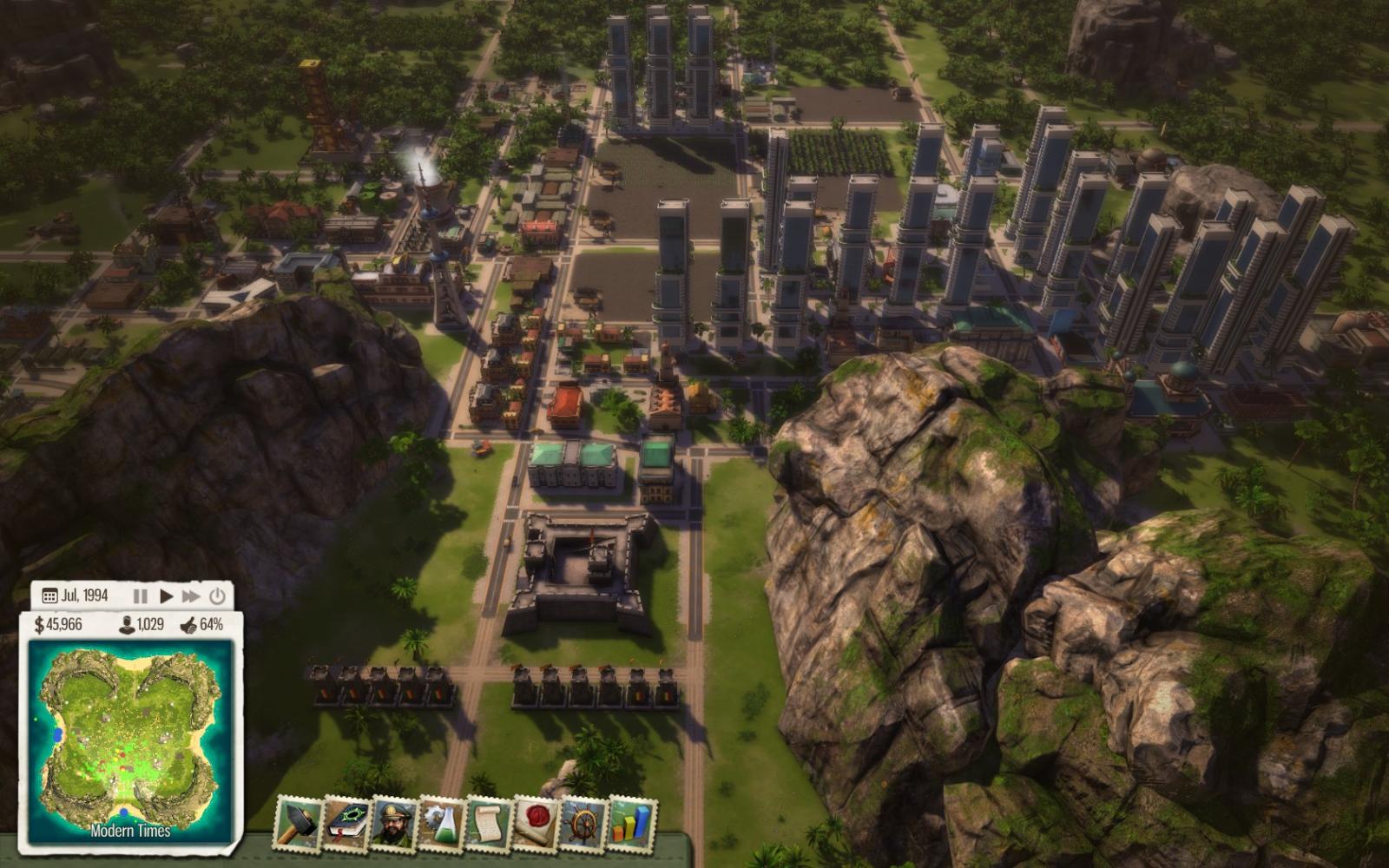Open the power button system menu

tap(217, 596)
